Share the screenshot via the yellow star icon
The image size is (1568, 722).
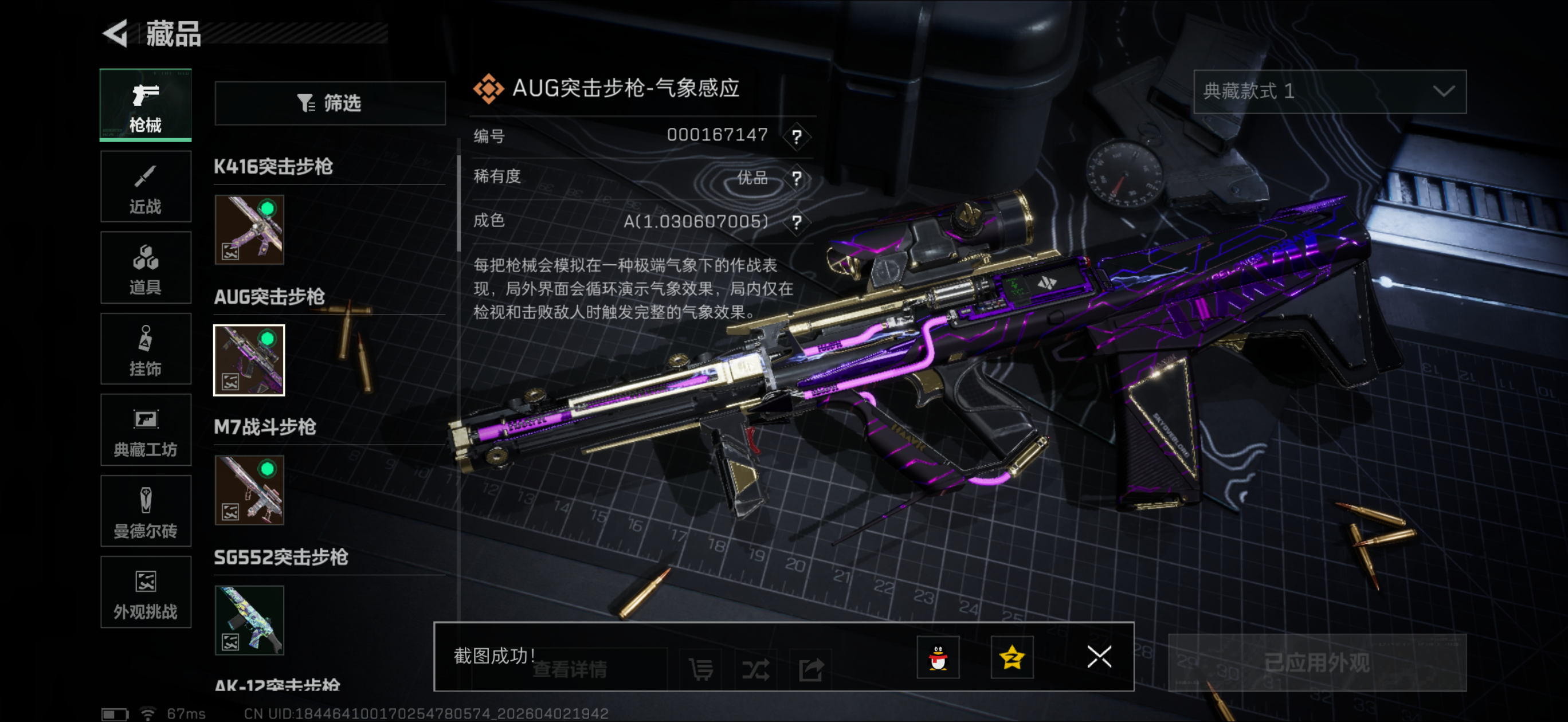click(x=1012, y=657)
